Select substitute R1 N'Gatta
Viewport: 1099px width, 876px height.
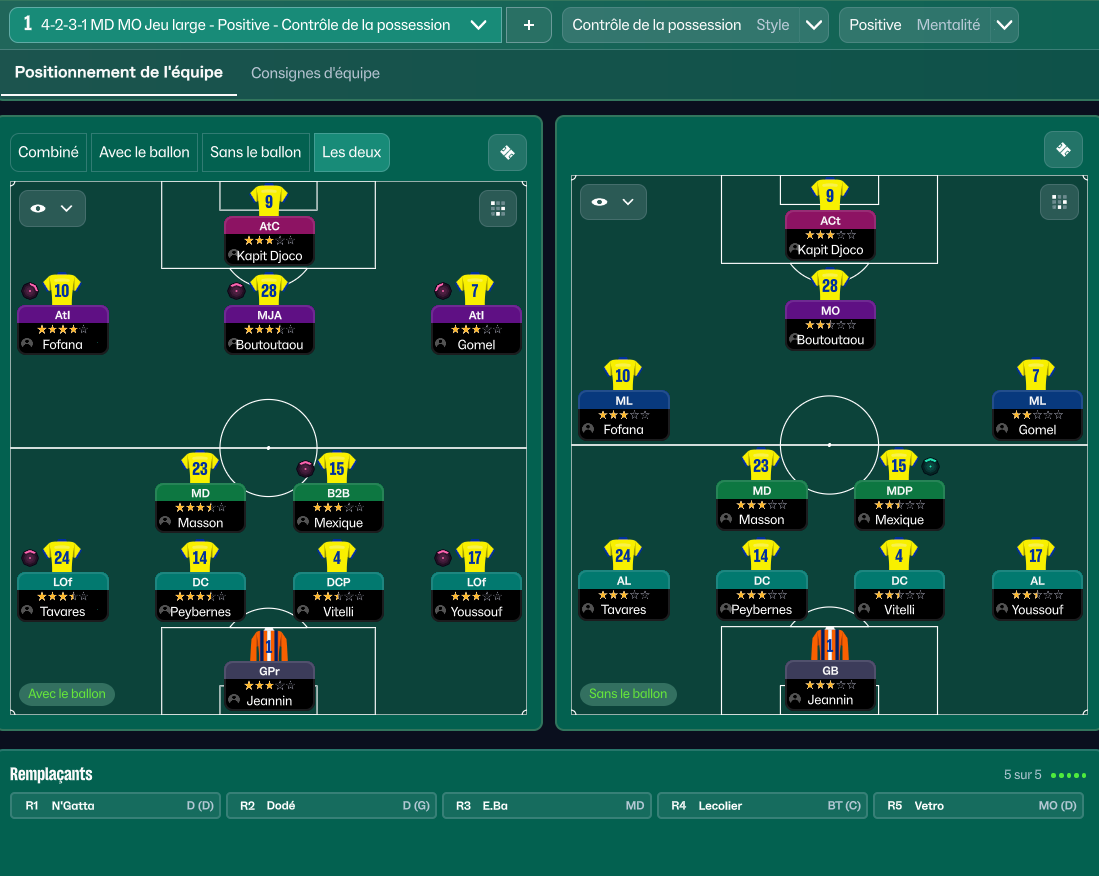[x=116, y=806]
